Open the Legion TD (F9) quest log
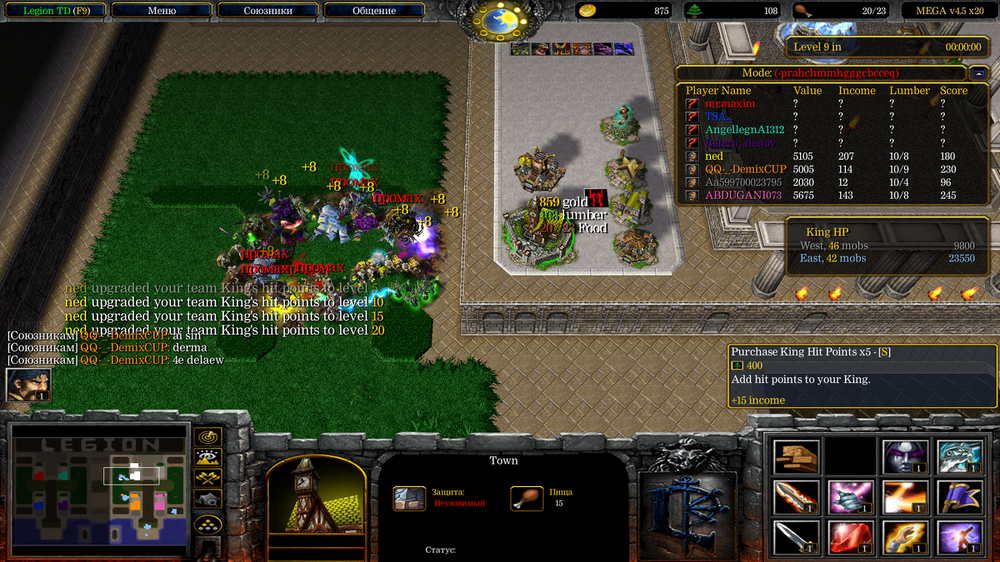Image resolution: width=1000 pixels, height=562 pixels. 53,10
